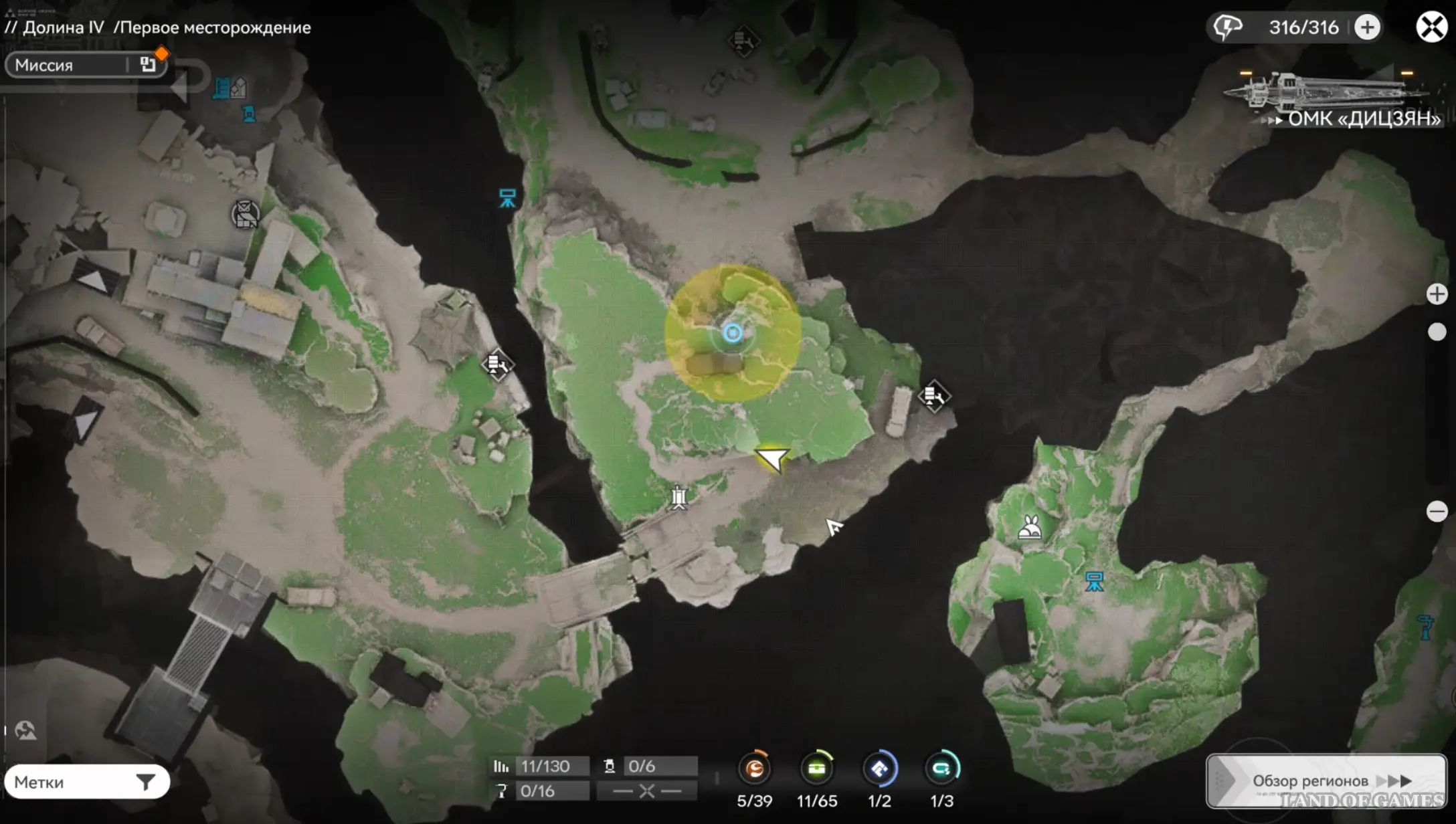
Task: Select the blue collectible counter showing 1/2
Action: [879, 769]
